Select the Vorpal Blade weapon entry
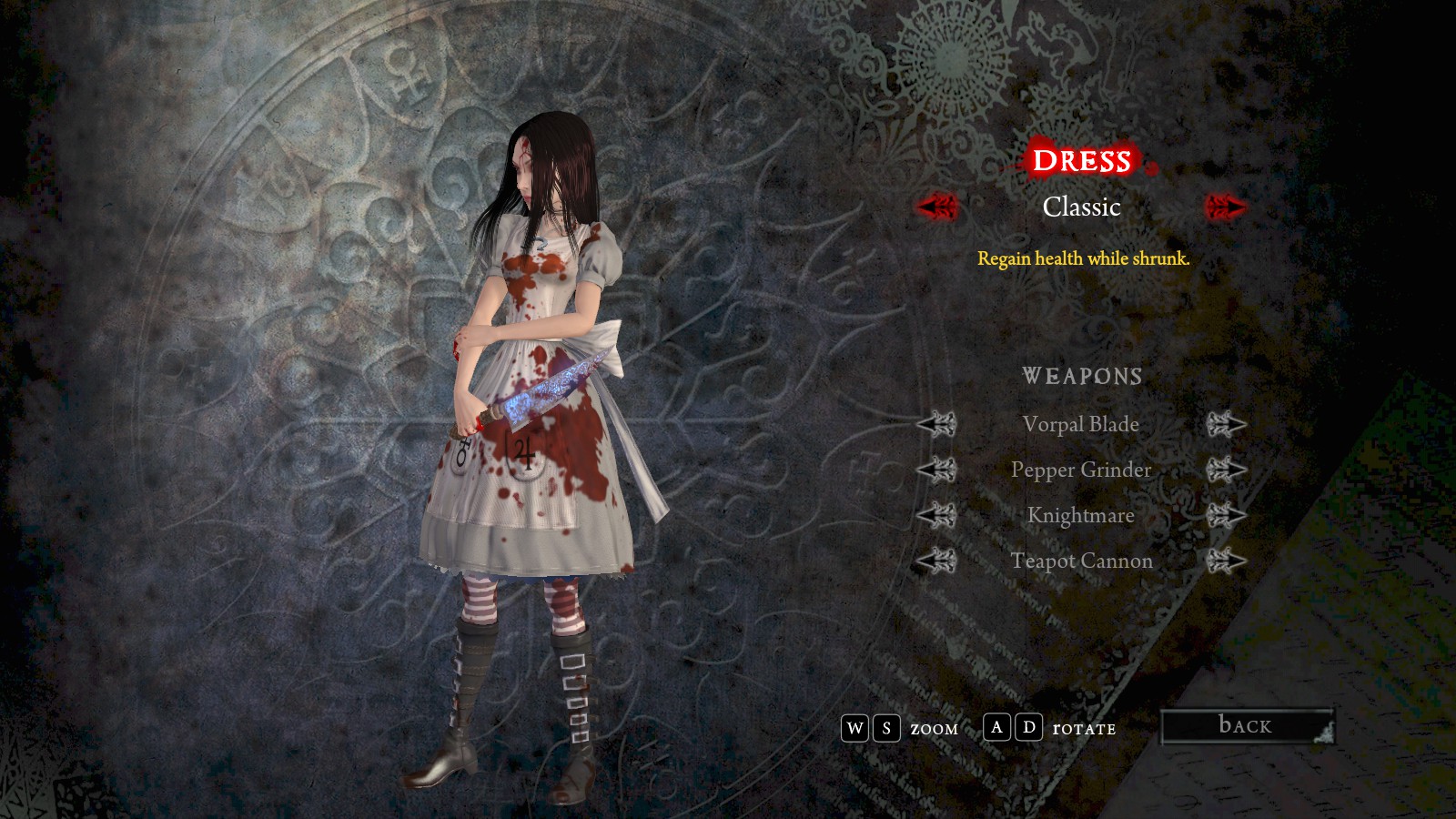This screenshot has height=819, width=1456. pyautogui.click(x=1080, y=424)
